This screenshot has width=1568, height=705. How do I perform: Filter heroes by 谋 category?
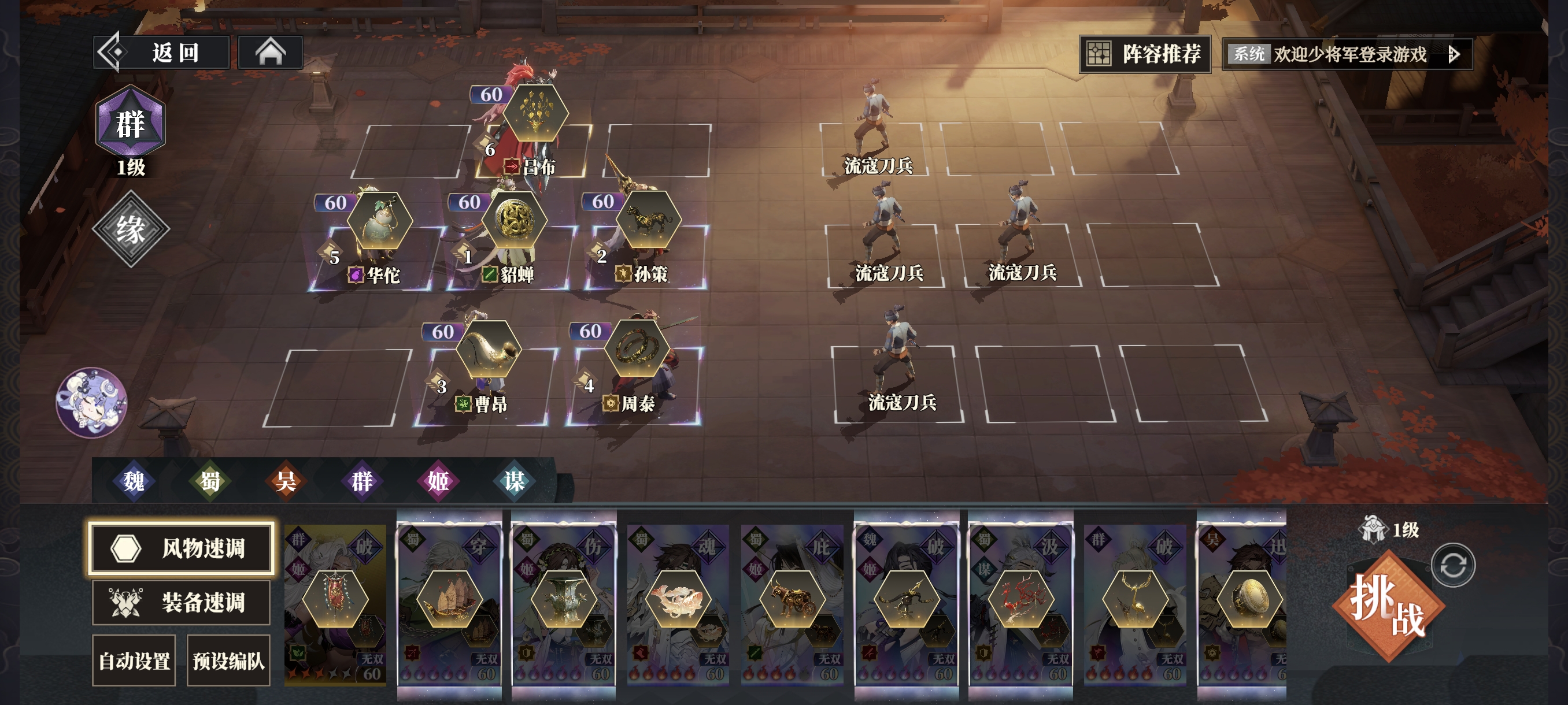tap(515, 481)
